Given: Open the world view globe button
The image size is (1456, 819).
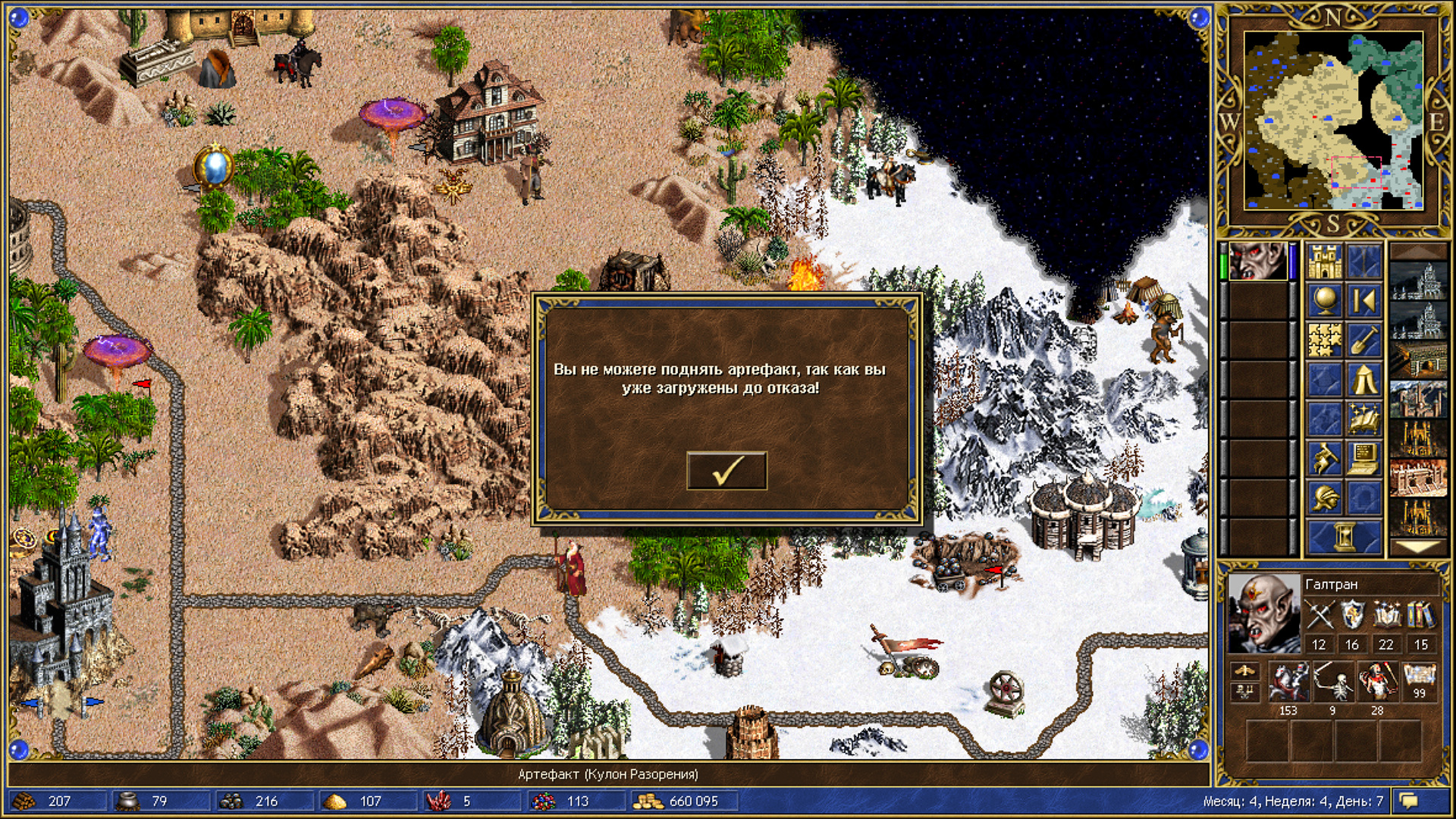Looking at the screenshot, I should (1324, 302).
